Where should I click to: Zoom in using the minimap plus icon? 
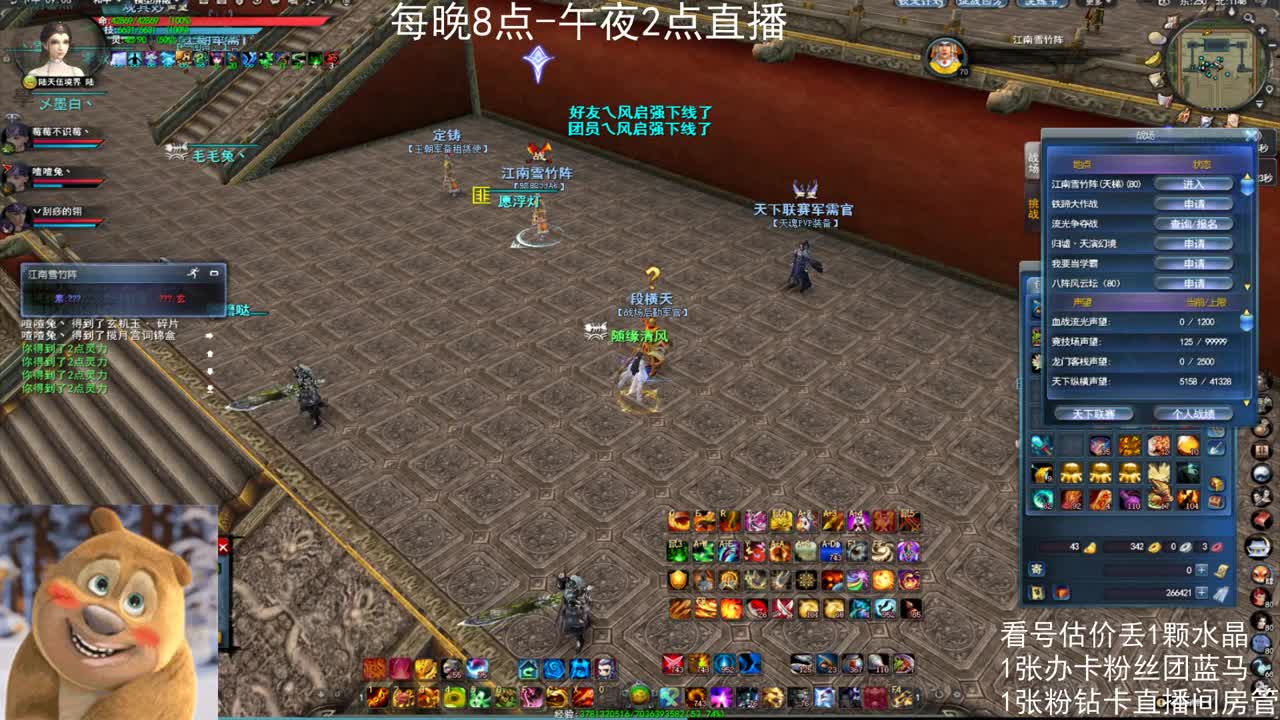click(x=1262, y=30)
